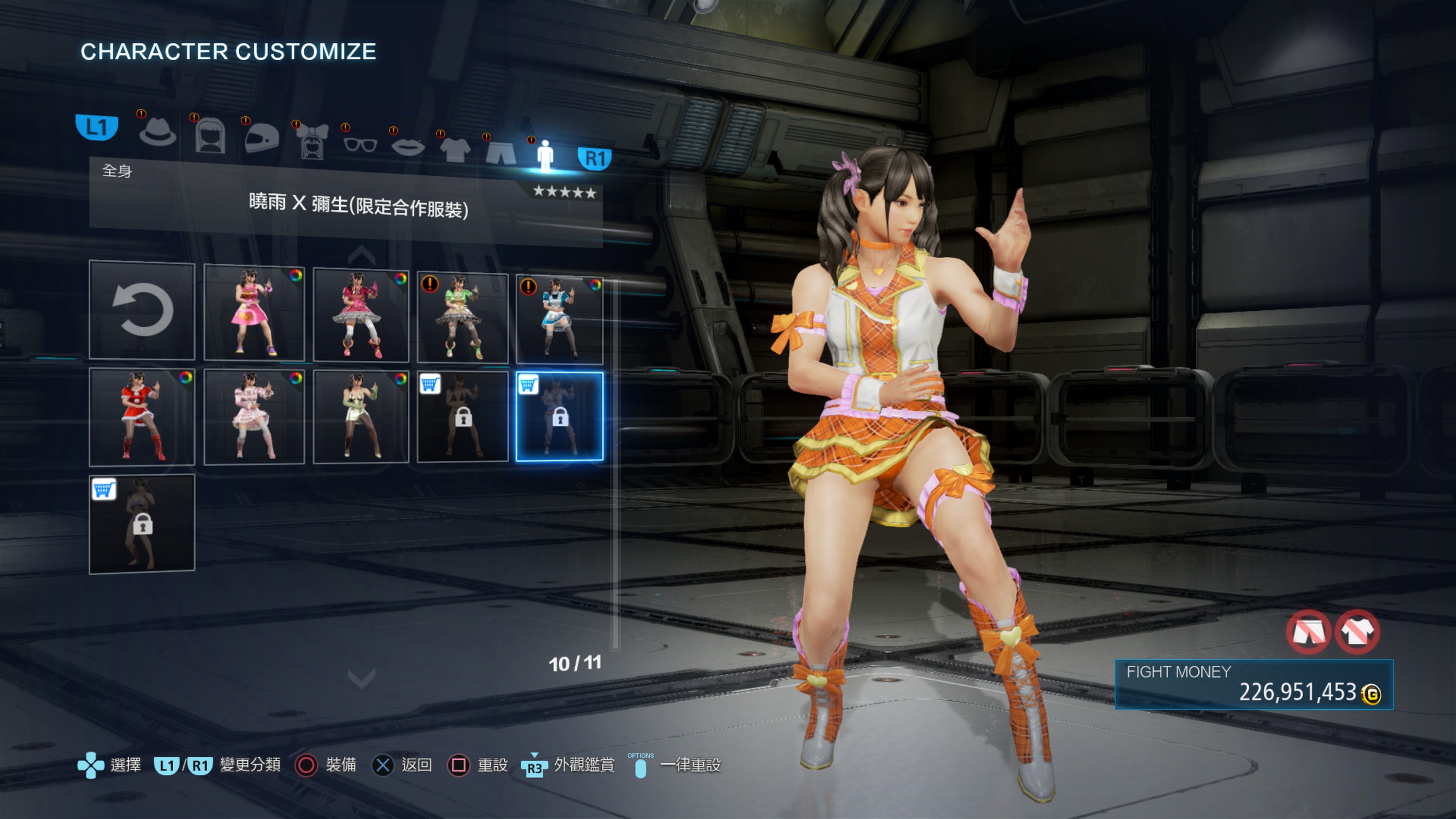Choose the locked outfit in the bottom row

(142, 524)
